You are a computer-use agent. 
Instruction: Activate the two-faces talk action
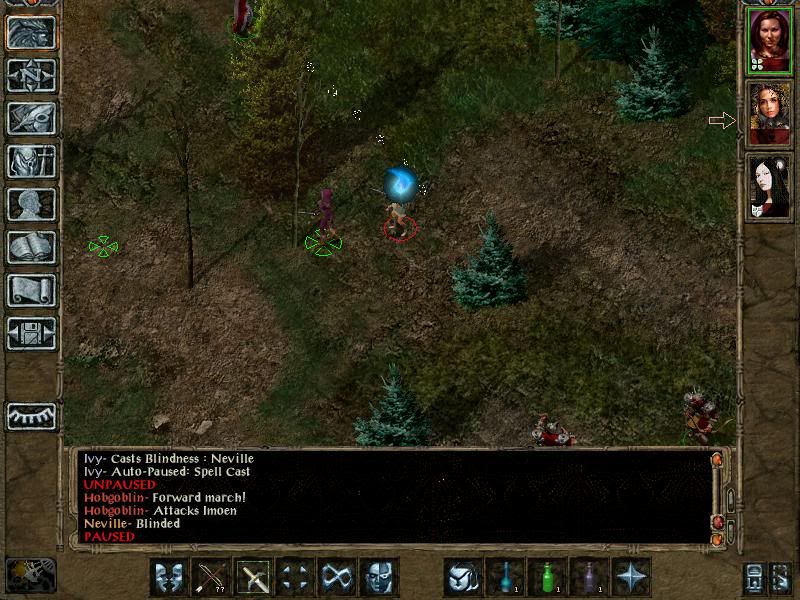[x=169, y=577]
